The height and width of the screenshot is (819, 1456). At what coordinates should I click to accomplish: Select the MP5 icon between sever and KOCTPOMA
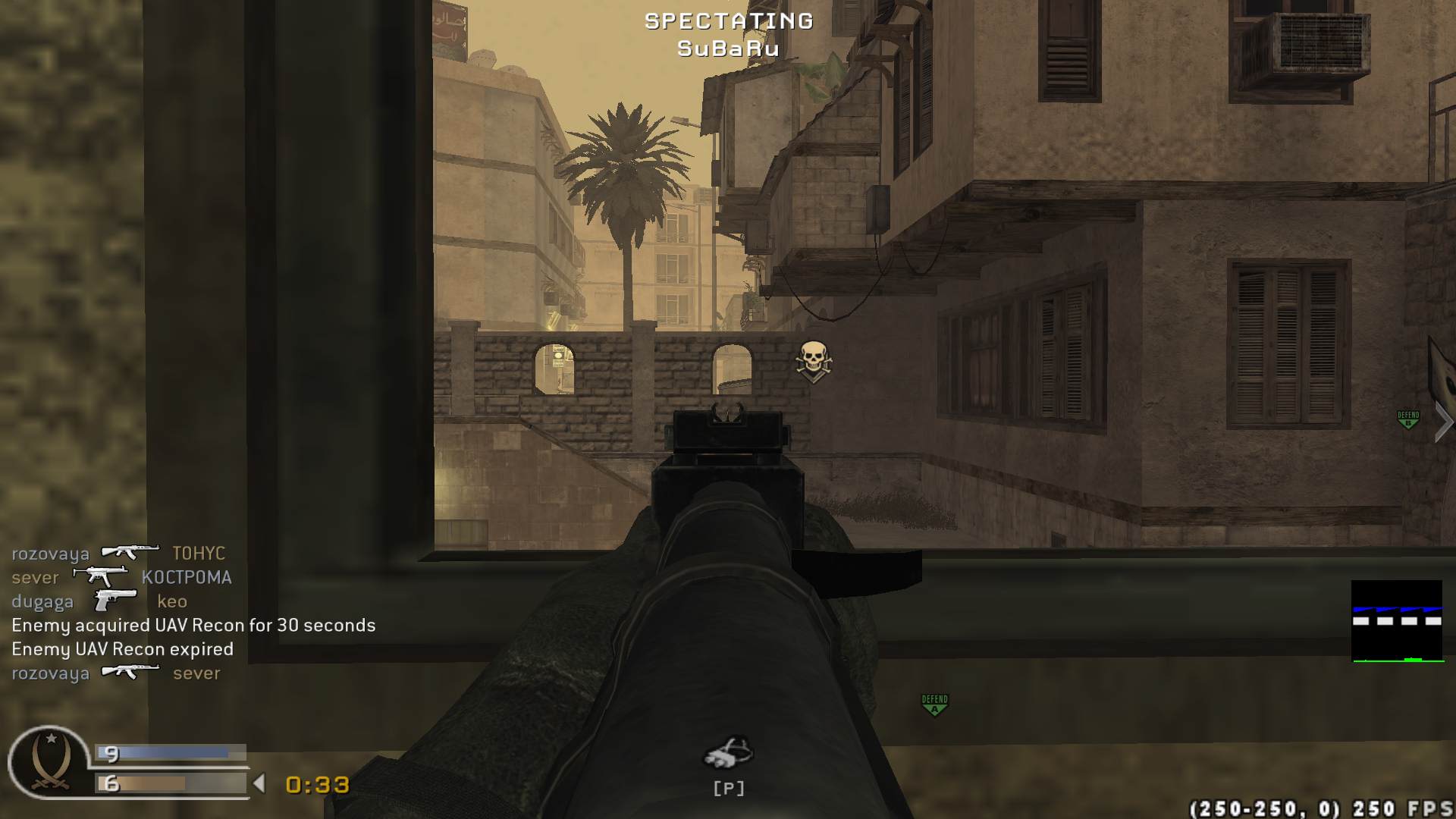100,576
